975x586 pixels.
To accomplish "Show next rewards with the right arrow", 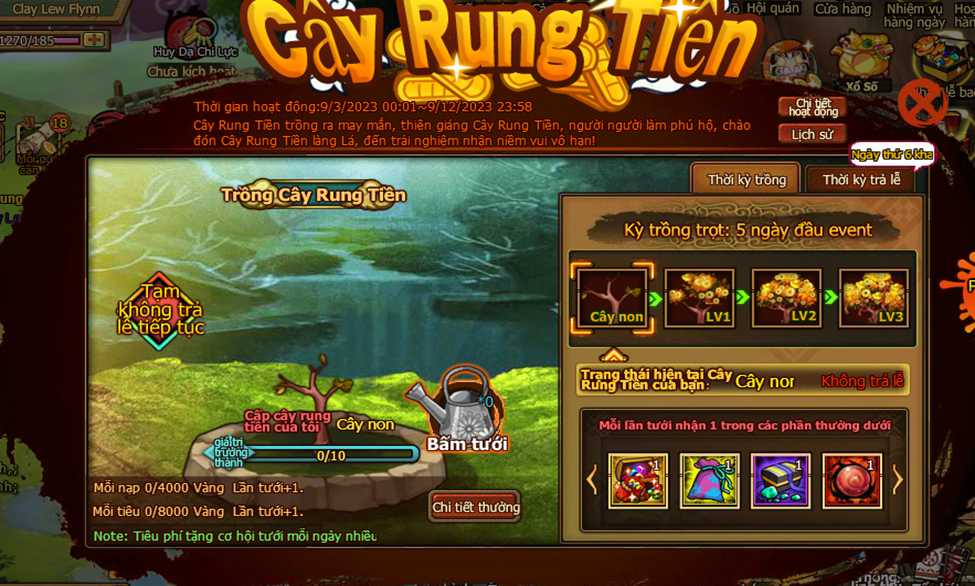I will coord(897,480).
